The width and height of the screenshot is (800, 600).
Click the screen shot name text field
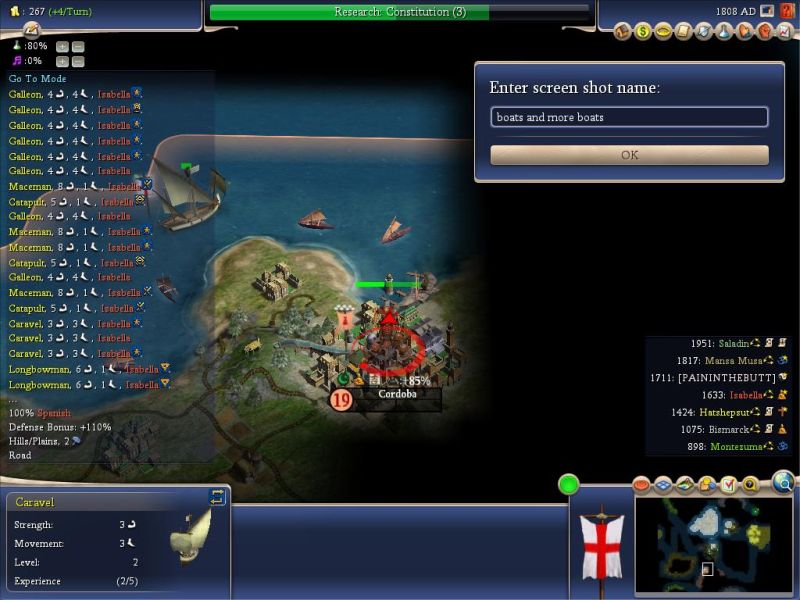click(629, 117)
